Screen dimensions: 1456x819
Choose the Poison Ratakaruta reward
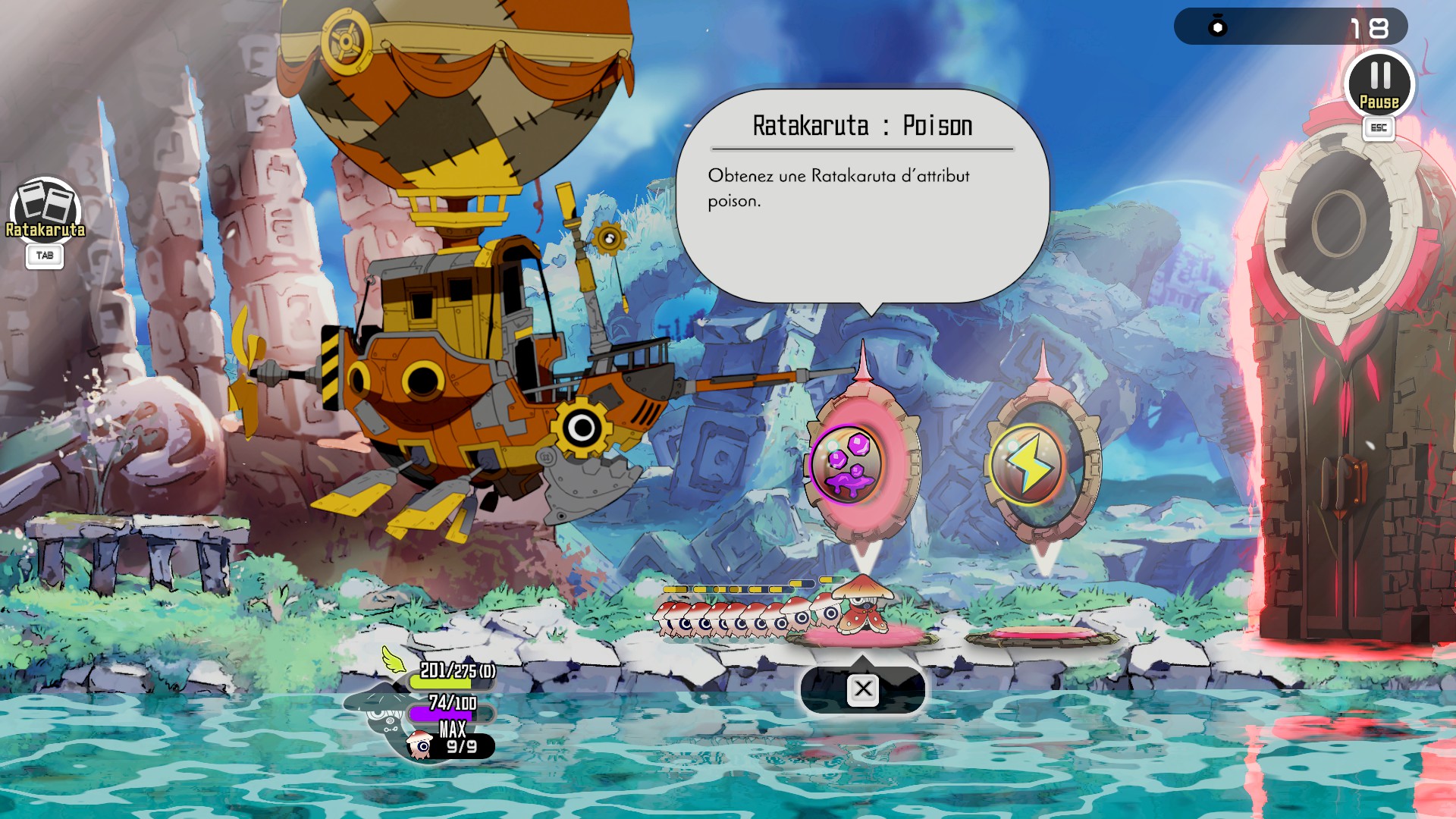click(x=846, y=463)
